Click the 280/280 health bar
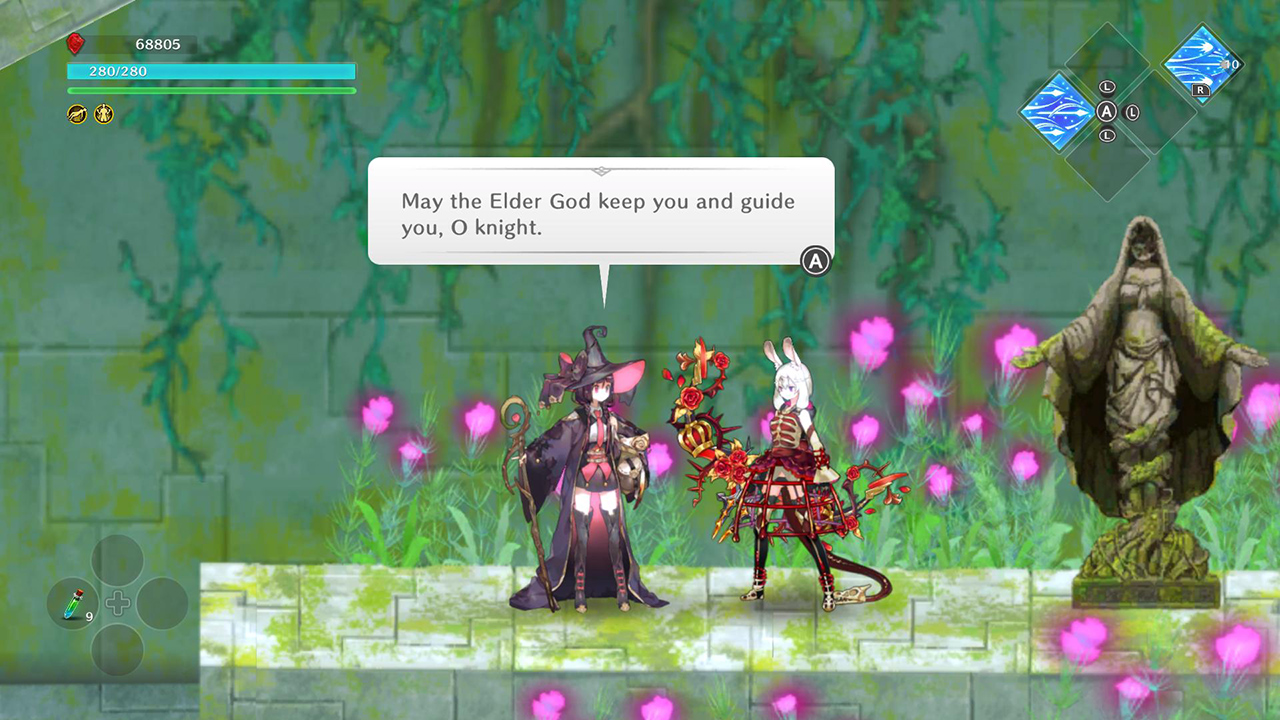The width and height of the screenshot is (1280, 720). click(x=210, y=71)
